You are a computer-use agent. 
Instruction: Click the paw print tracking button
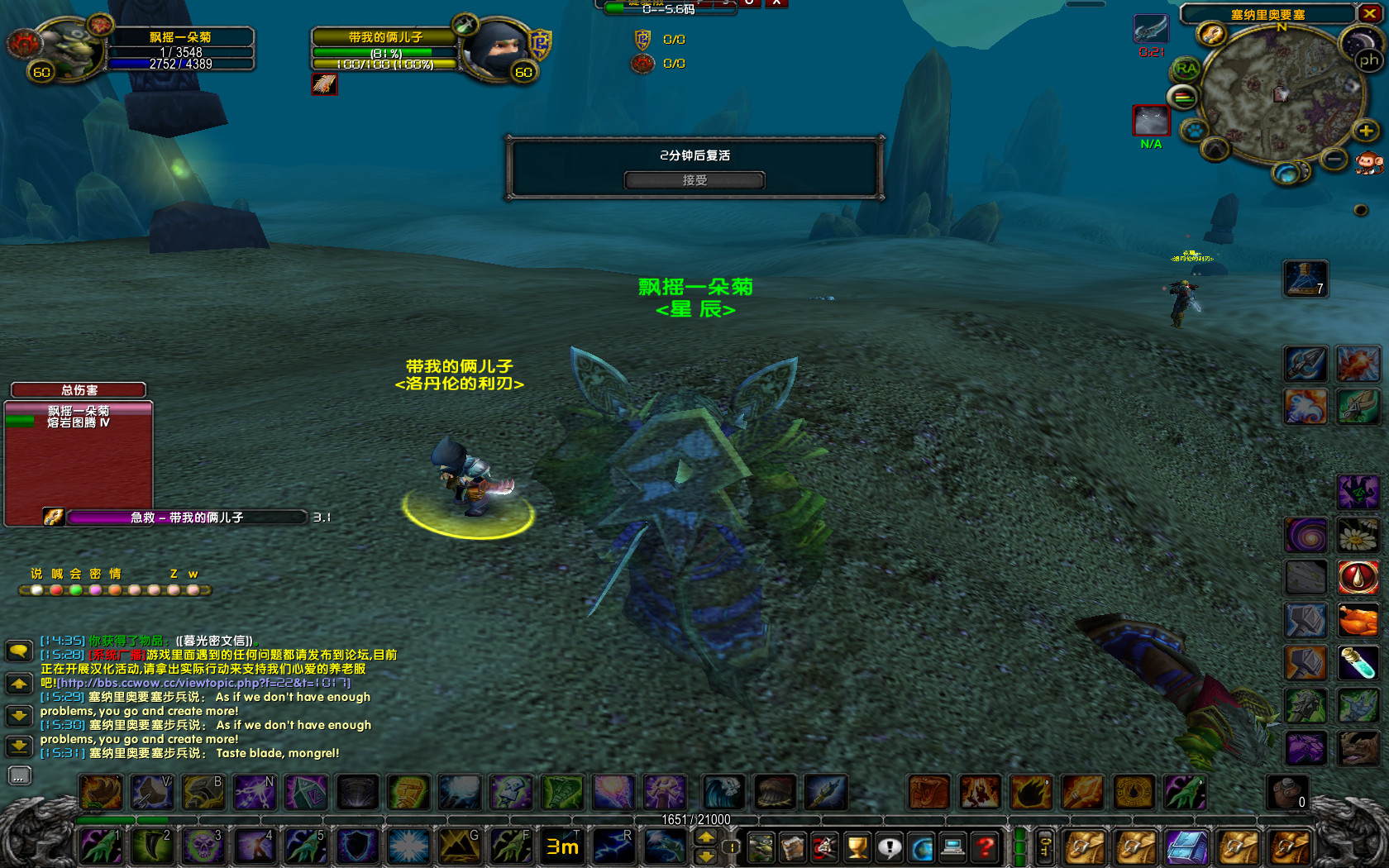point(1194,130)
